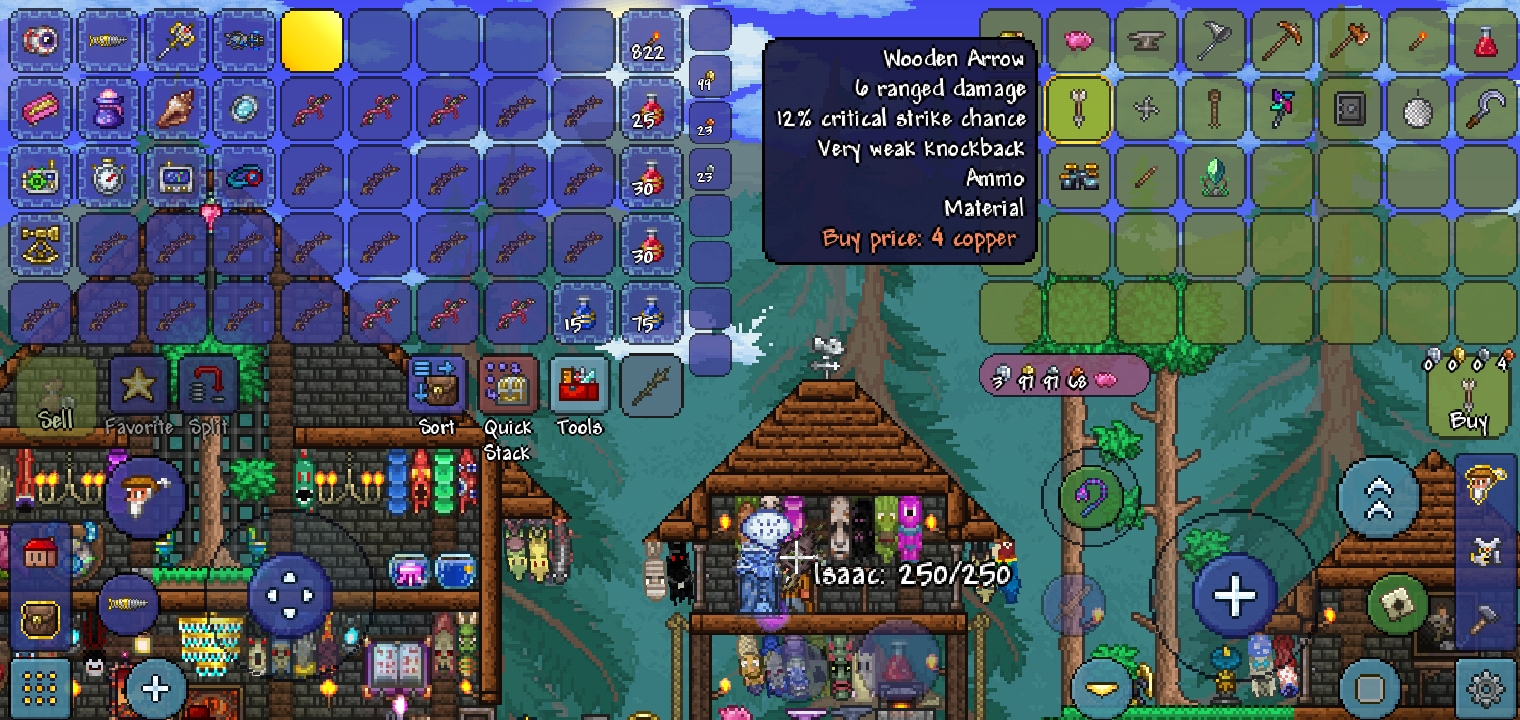
Task: Sort the inventory with the Sort button
Action: tap(437, 384)
